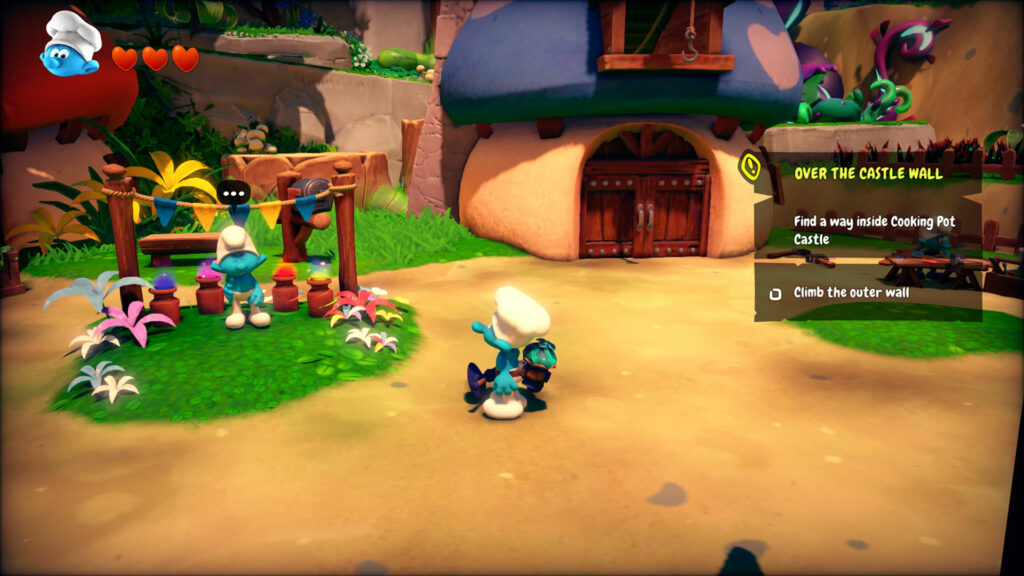
Task: Click the Chef Smurf character portrait
Action: 71,44
